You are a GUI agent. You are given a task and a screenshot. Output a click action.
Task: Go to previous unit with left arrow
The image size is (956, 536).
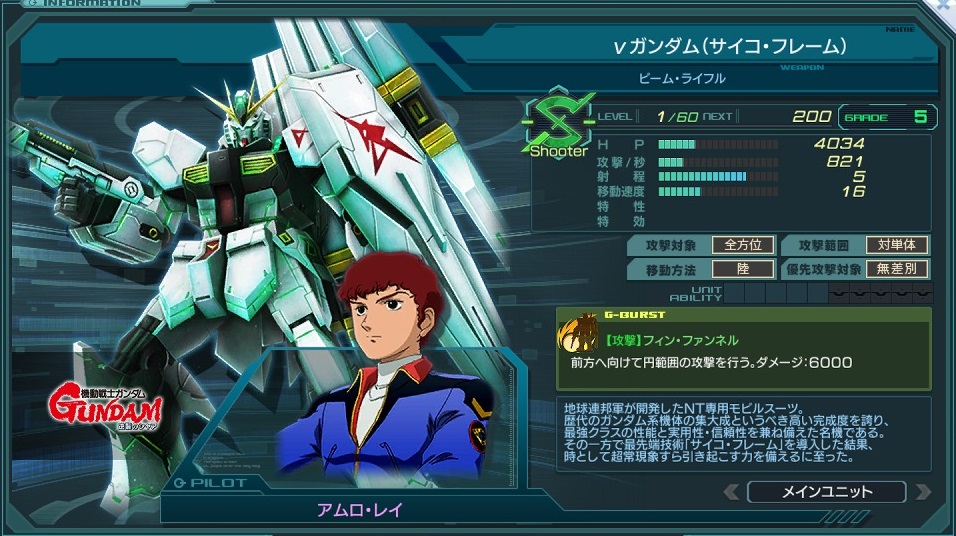click(733, 492)
